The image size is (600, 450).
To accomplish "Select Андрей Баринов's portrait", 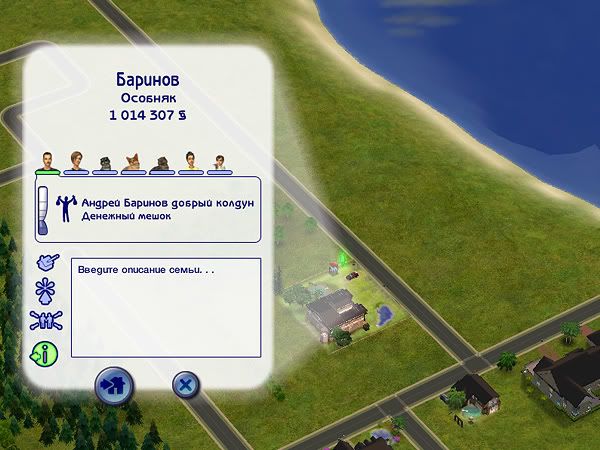I will (47, 161).
